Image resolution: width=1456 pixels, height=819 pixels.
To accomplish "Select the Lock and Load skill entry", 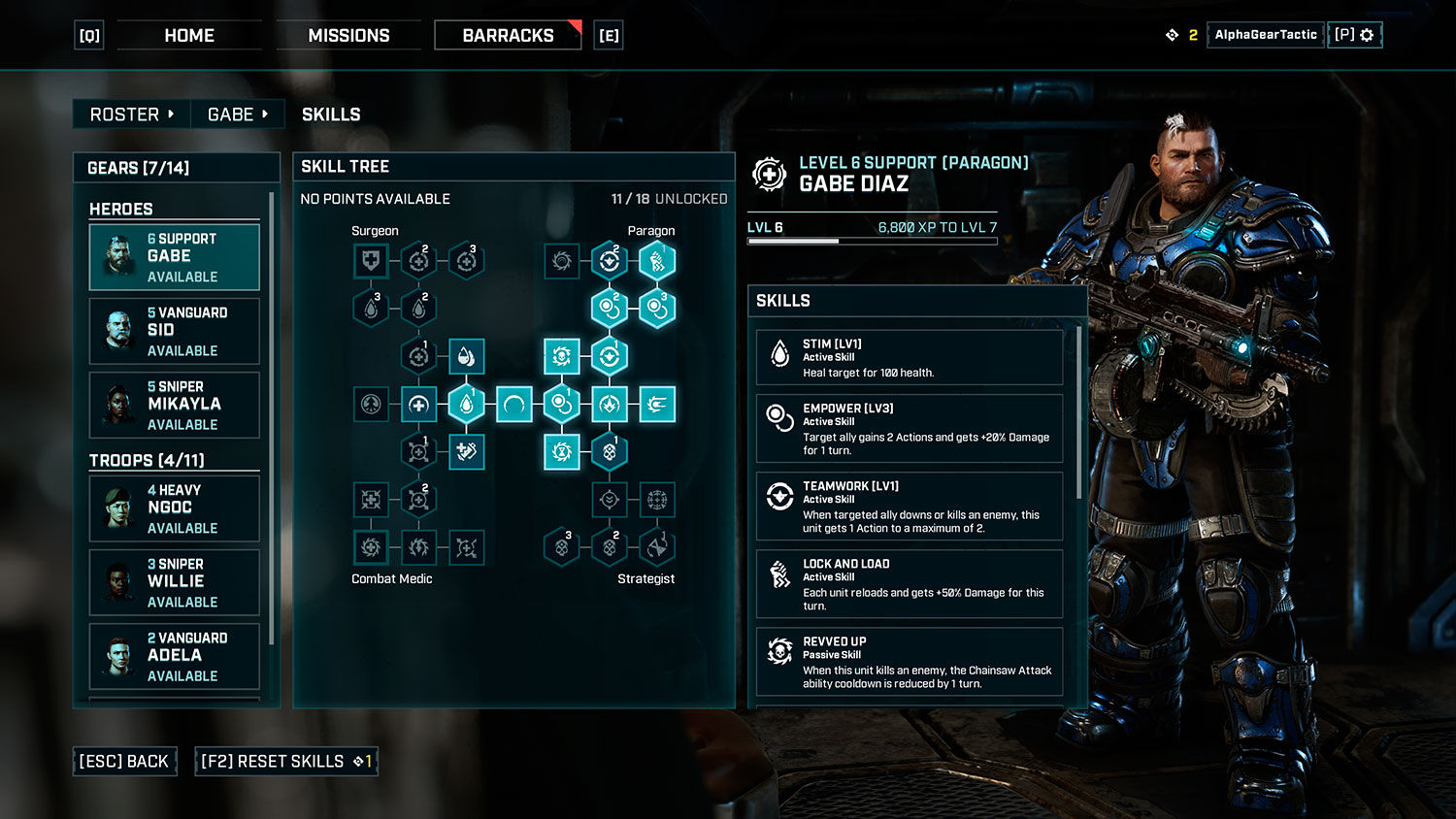I will click(909, 584).
